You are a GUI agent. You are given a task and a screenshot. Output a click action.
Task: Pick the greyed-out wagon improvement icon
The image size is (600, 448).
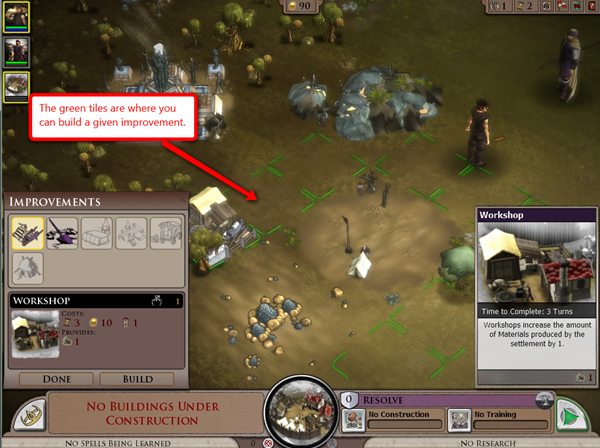pos(165,233)
